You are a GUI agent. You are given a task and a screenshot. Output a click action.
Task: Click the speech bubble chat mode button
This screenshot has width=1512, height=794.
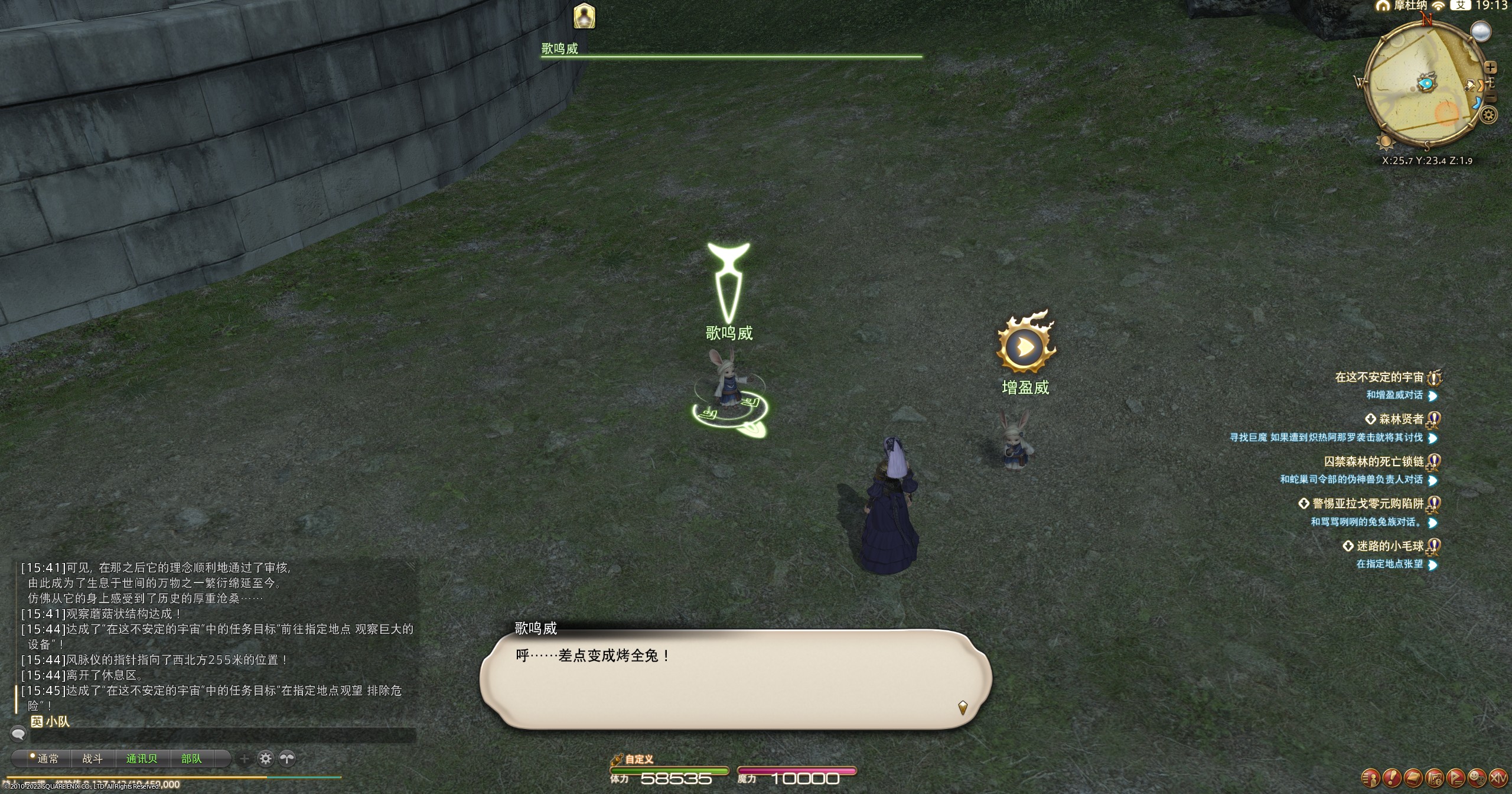(18, 734)
